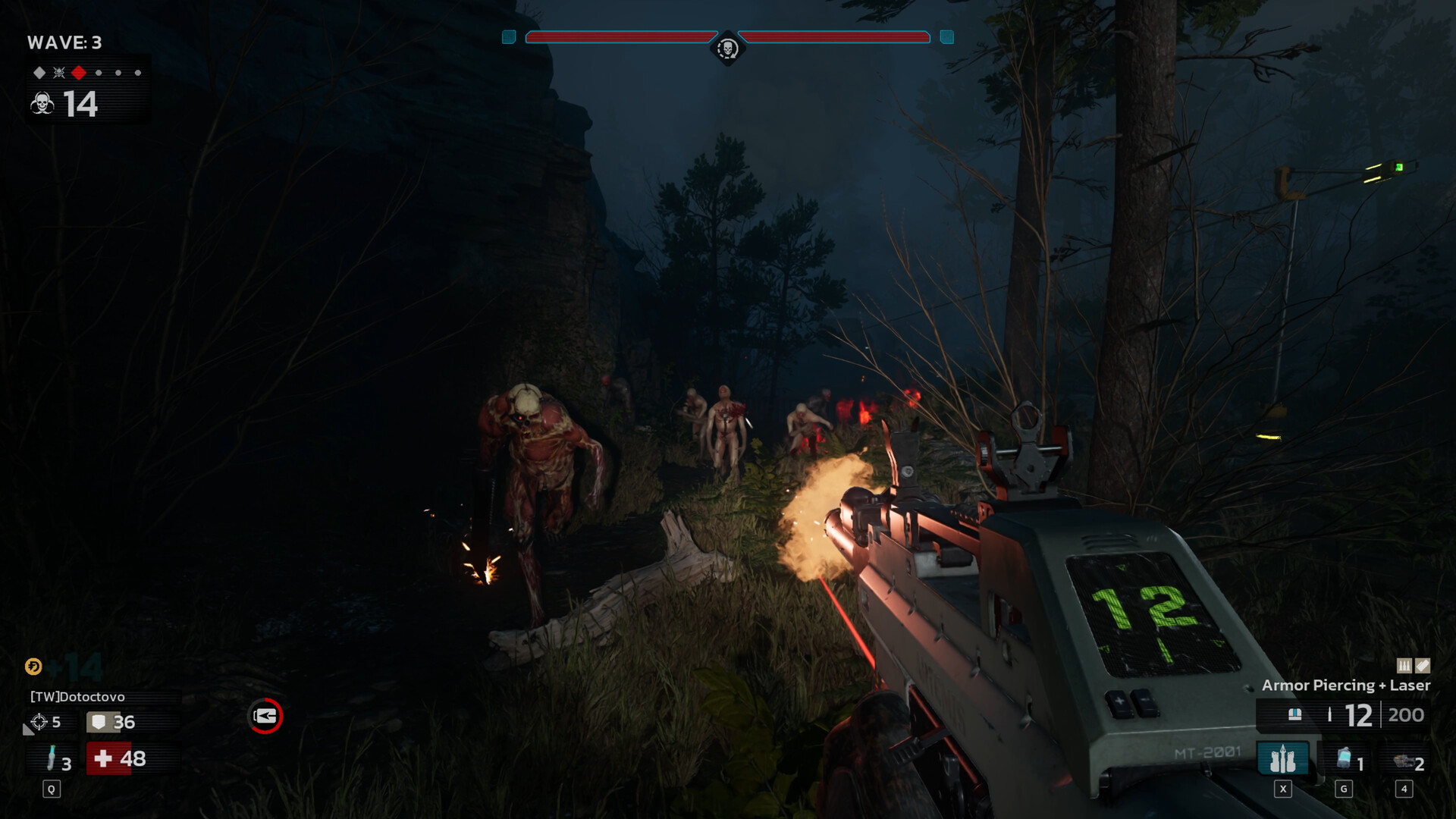Click the bullet reserve icon above Armor Piercing label

tap(1404, 666)
